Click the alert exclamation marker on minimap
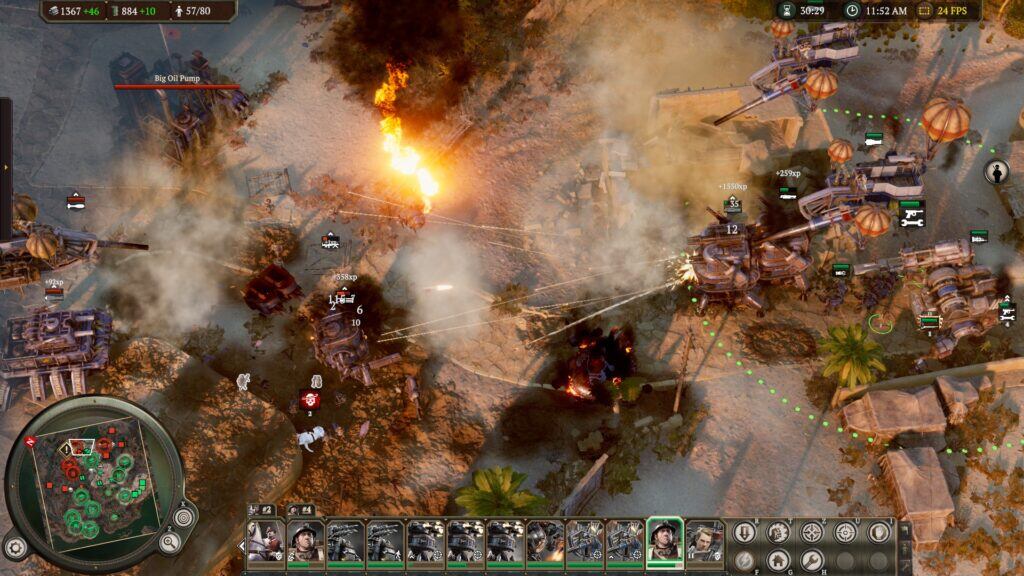Viewport: 1024px width, 576px height. 66,449
